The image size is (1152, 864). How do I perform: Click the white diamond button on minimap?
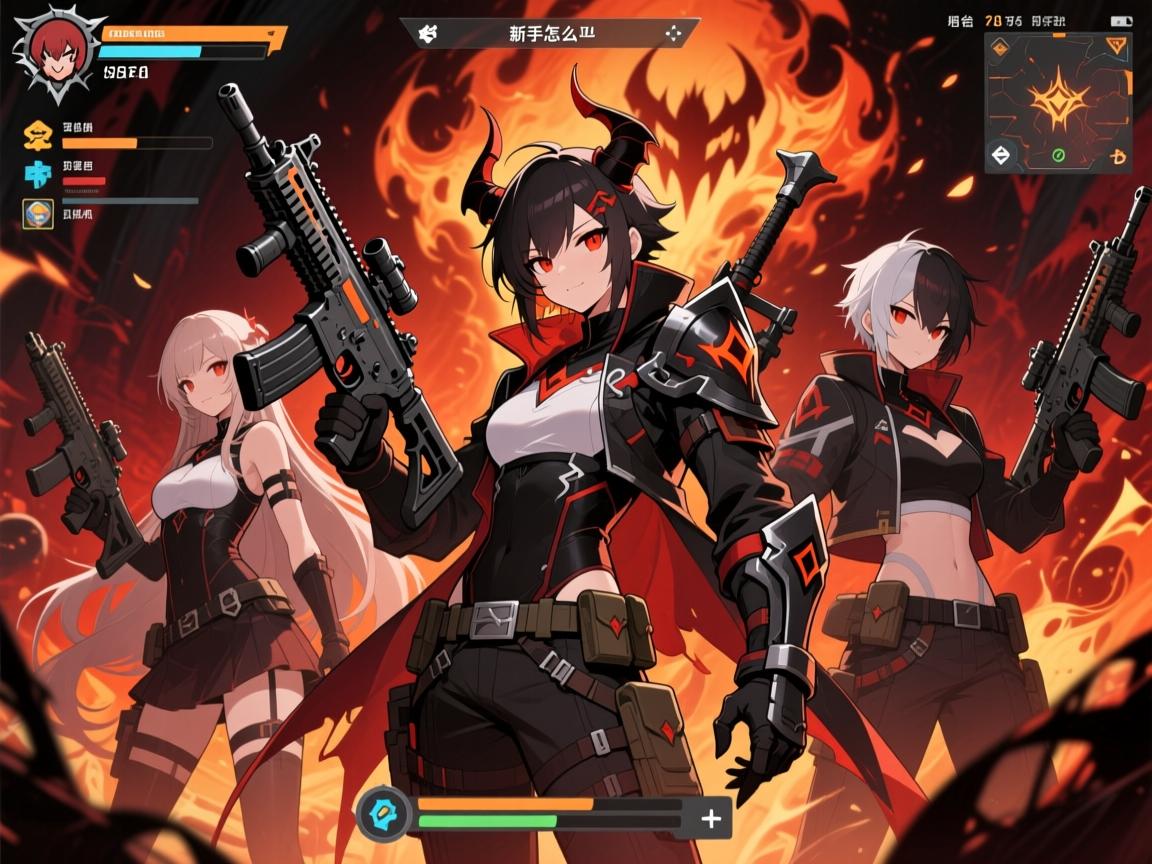tap(1002, 154)
